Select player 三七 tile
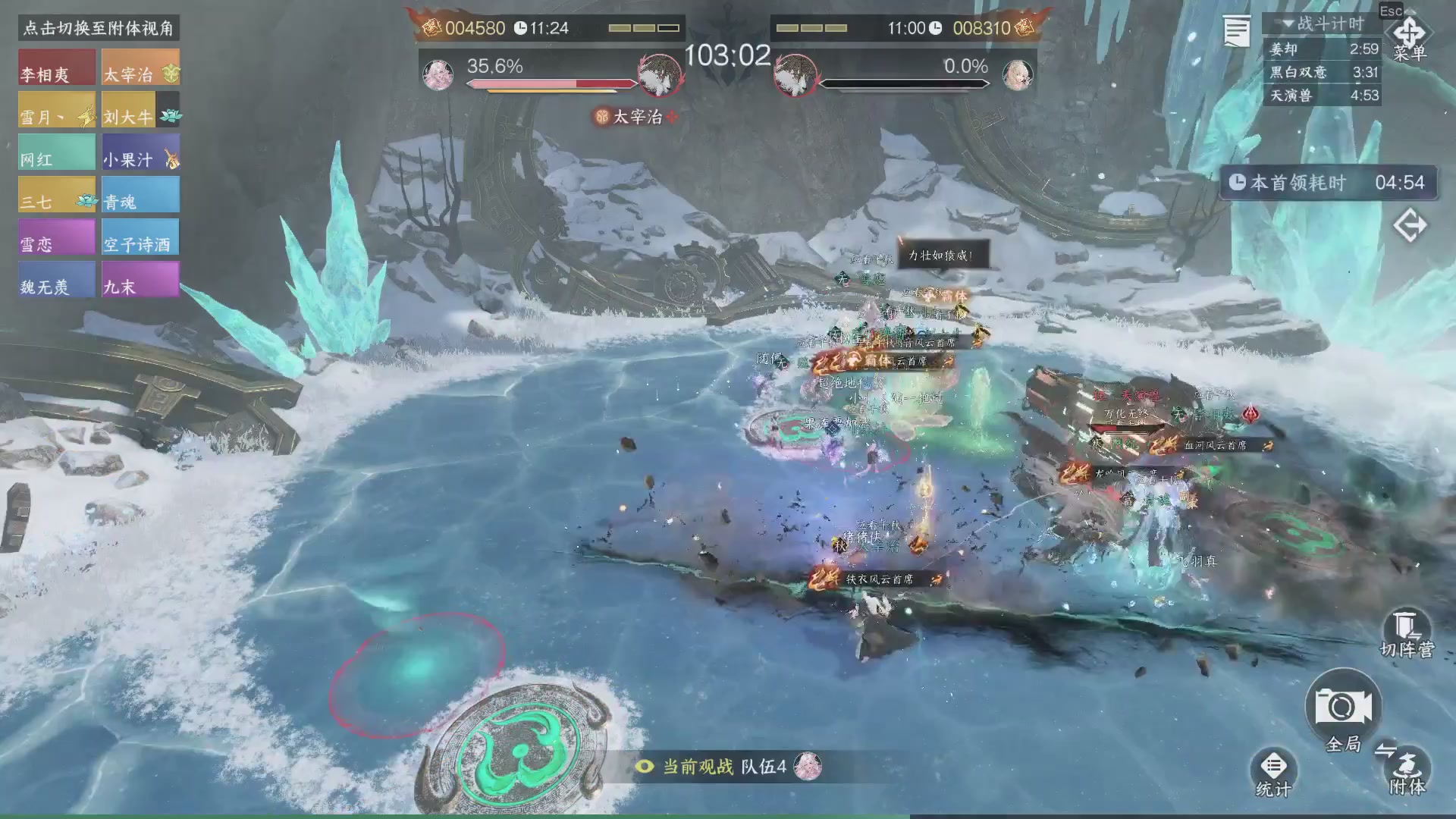The width and height of the screenshot is (1456, 819). click(x=57, y=195)
